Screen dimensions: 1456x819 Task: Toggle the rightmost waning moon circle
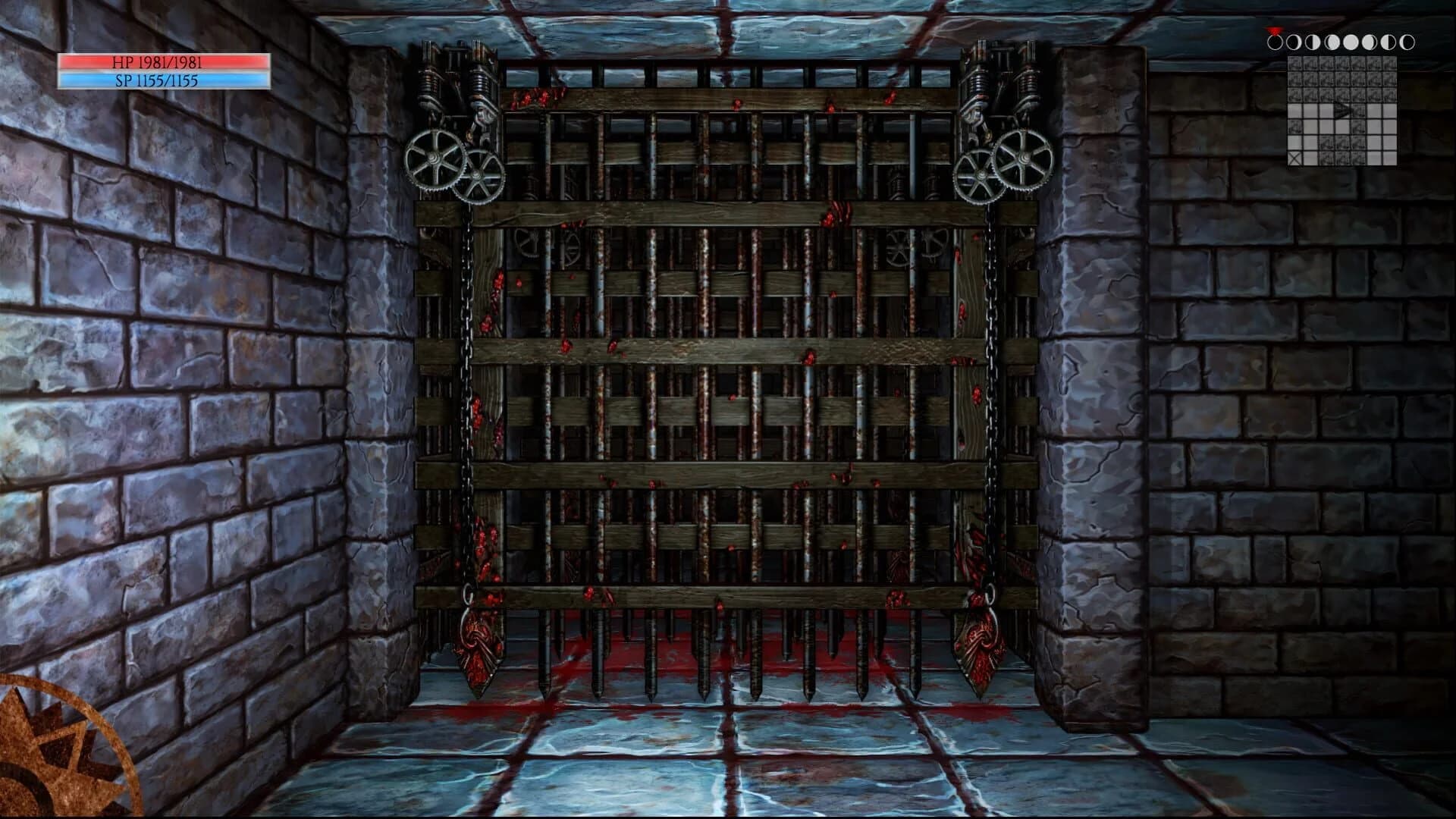coord(1407,42)
